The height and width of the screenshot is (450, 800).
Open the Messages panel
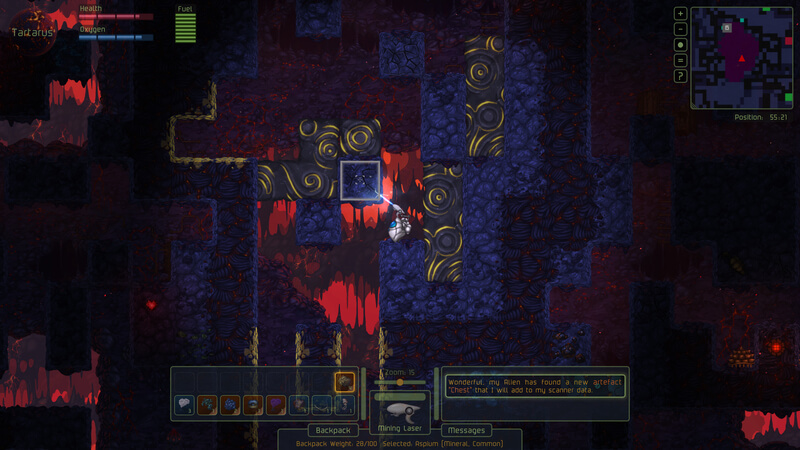coord(465,430)
